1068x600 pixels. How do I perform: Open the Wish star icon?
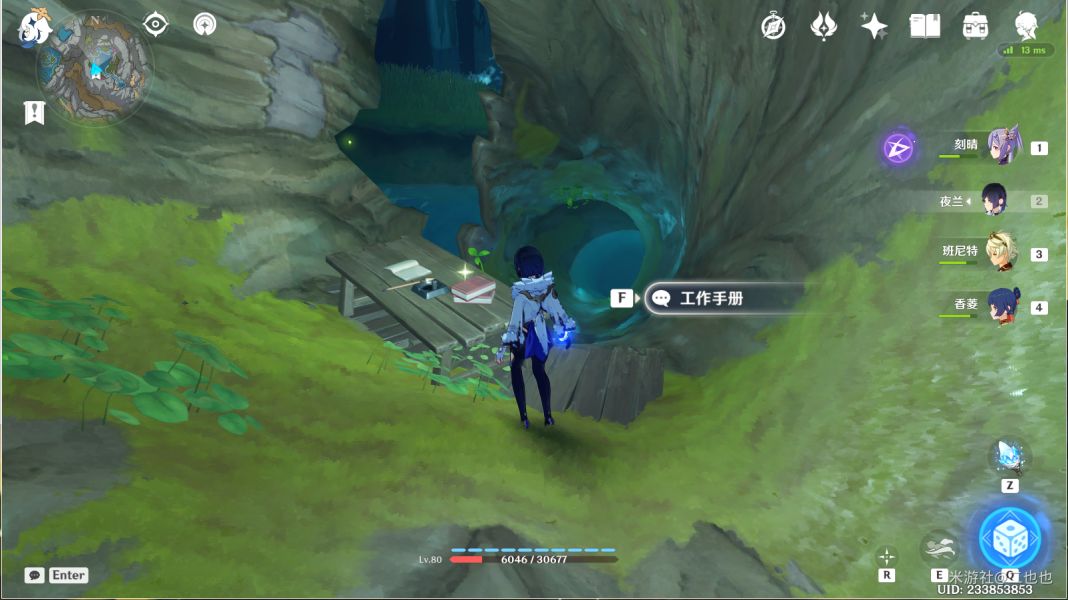[x=874, y=26]
